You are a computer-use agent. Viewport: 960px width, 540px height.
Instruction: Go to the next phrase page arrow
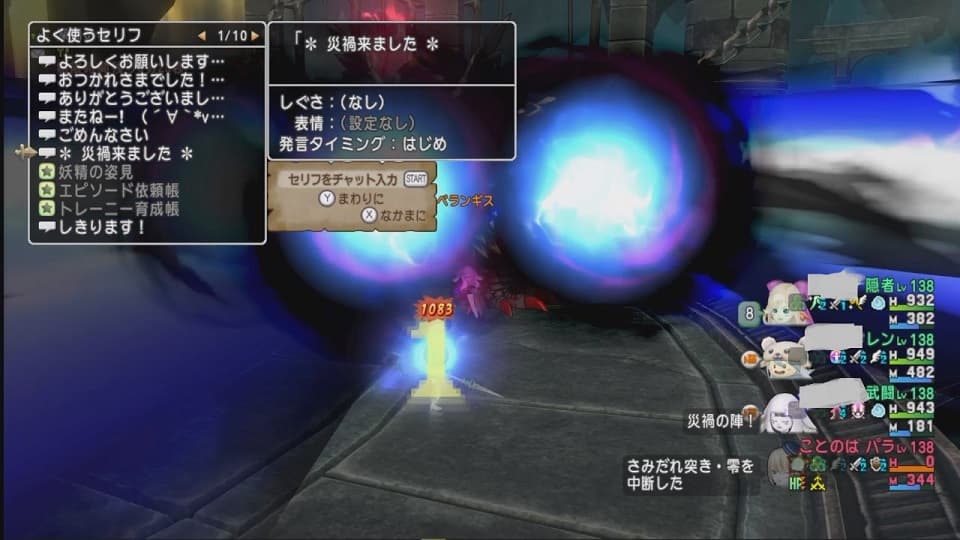point(256,35)
